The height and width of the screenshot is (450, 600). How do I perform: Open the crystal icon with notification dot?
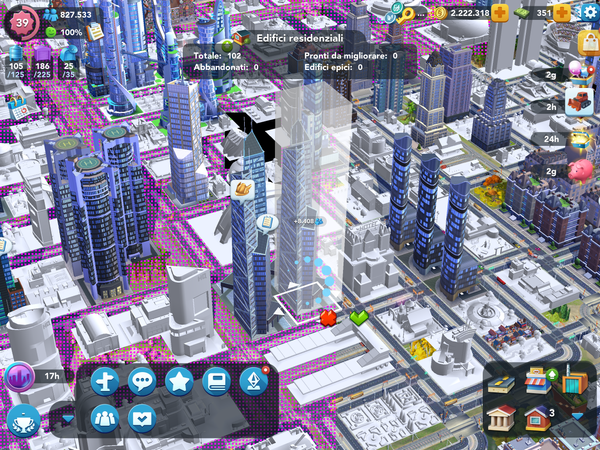pyautogui.click(x=254, y=381)
